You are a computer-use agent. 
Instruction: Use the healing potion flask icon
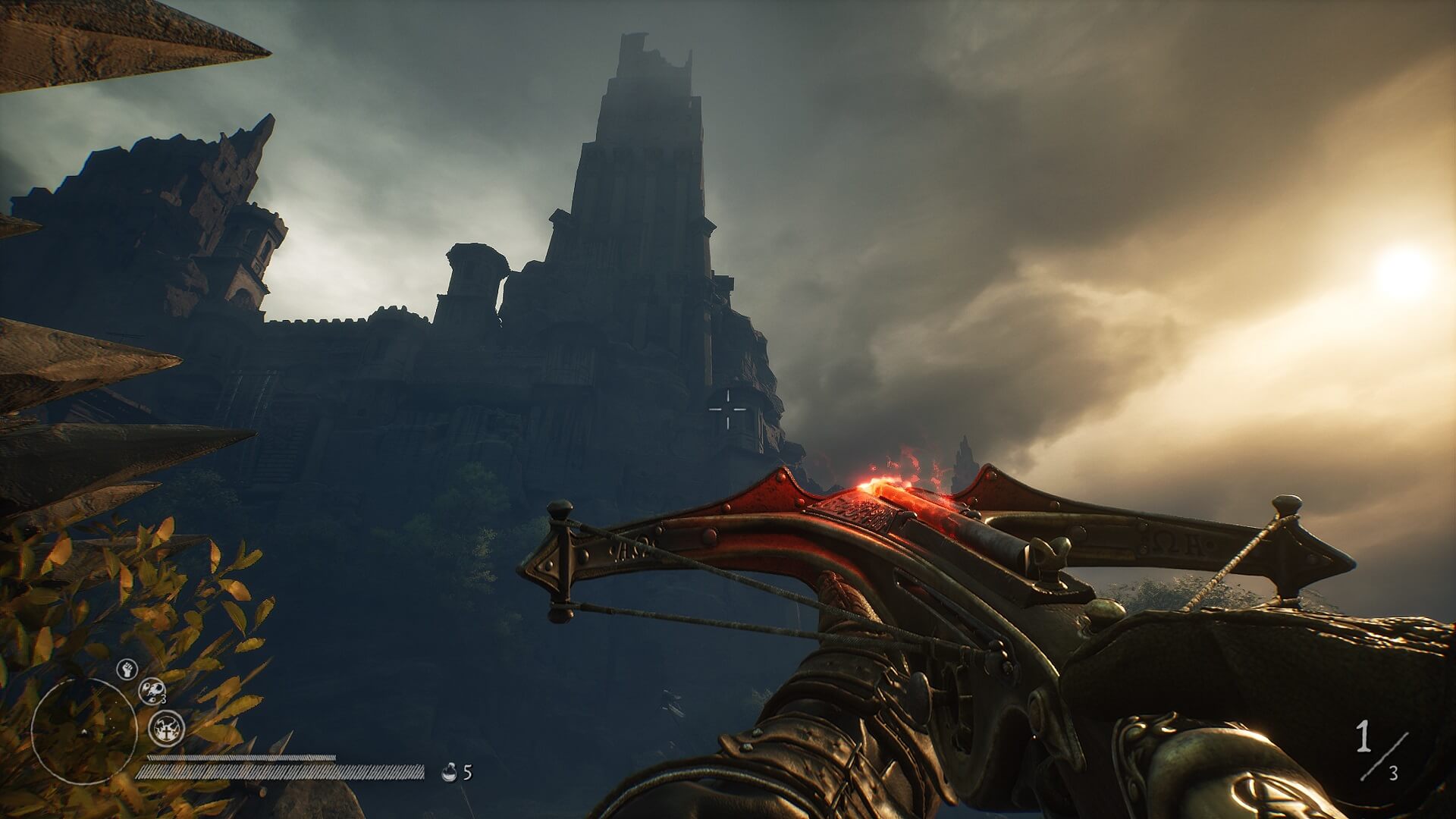449,773
